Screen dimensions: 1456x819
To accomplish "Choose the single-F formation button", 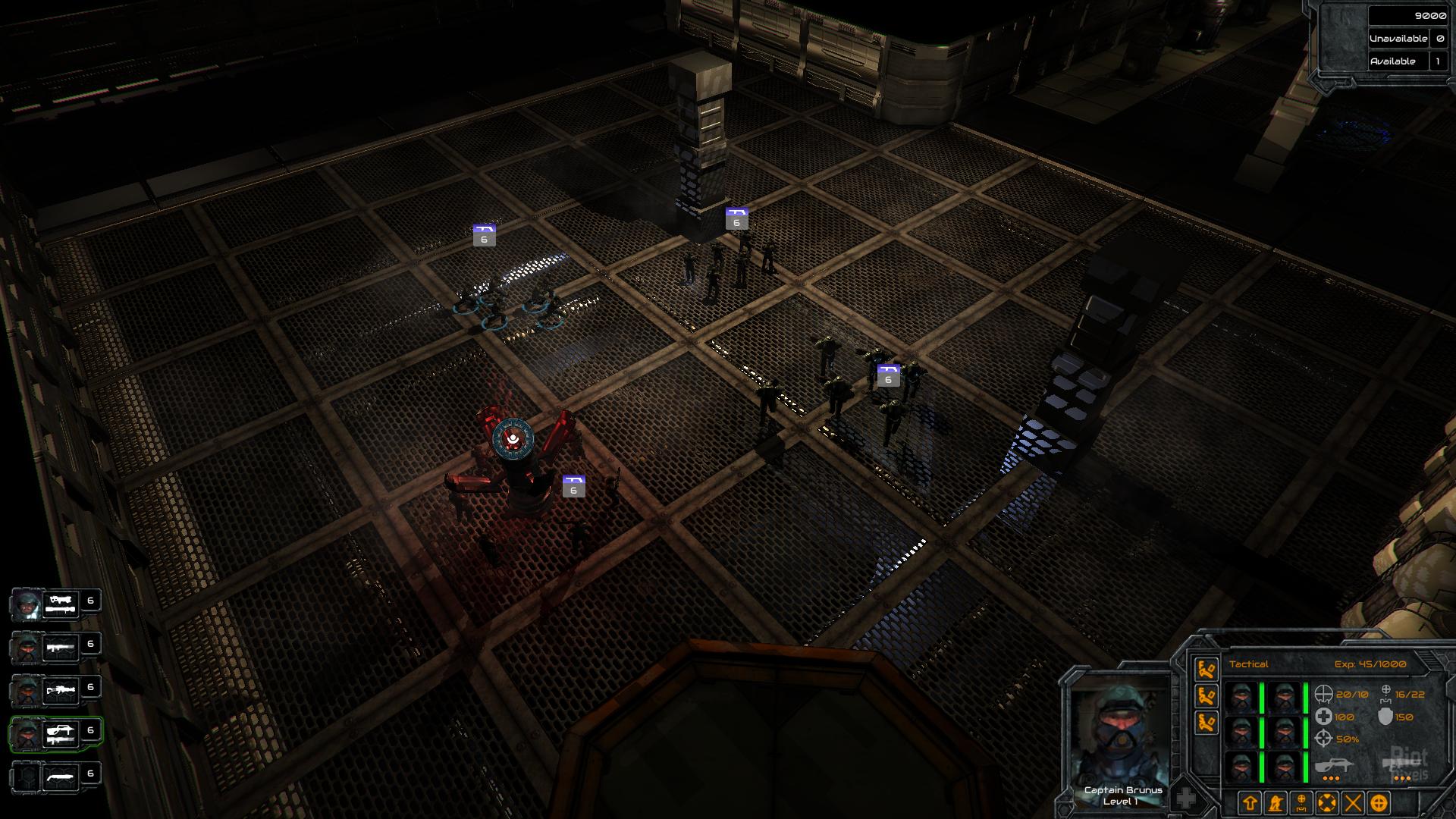I will pyautogui.click(x=1207, y=669).
